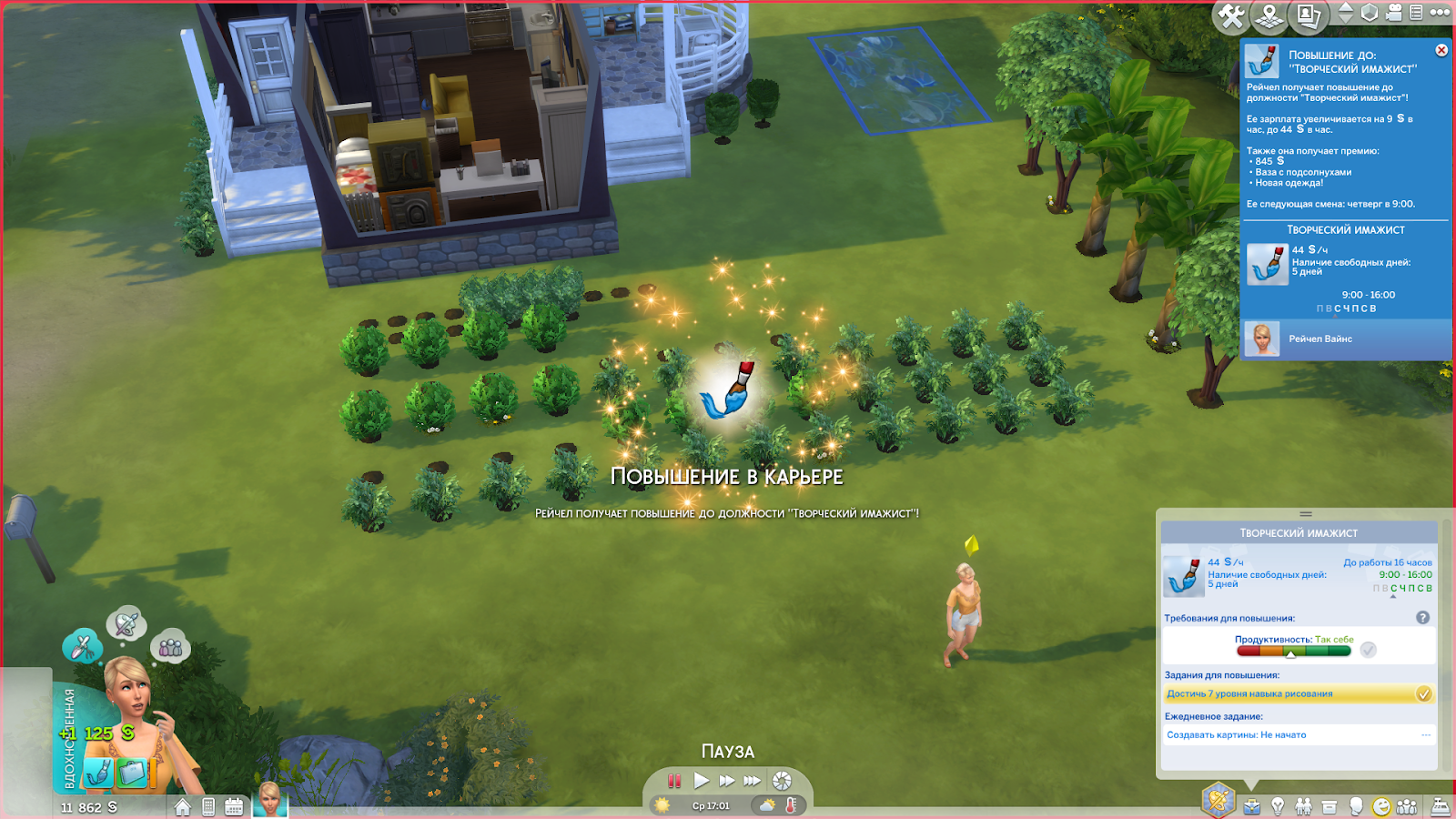Select Рейчел Вайнс in the notification

[1319, 339]
